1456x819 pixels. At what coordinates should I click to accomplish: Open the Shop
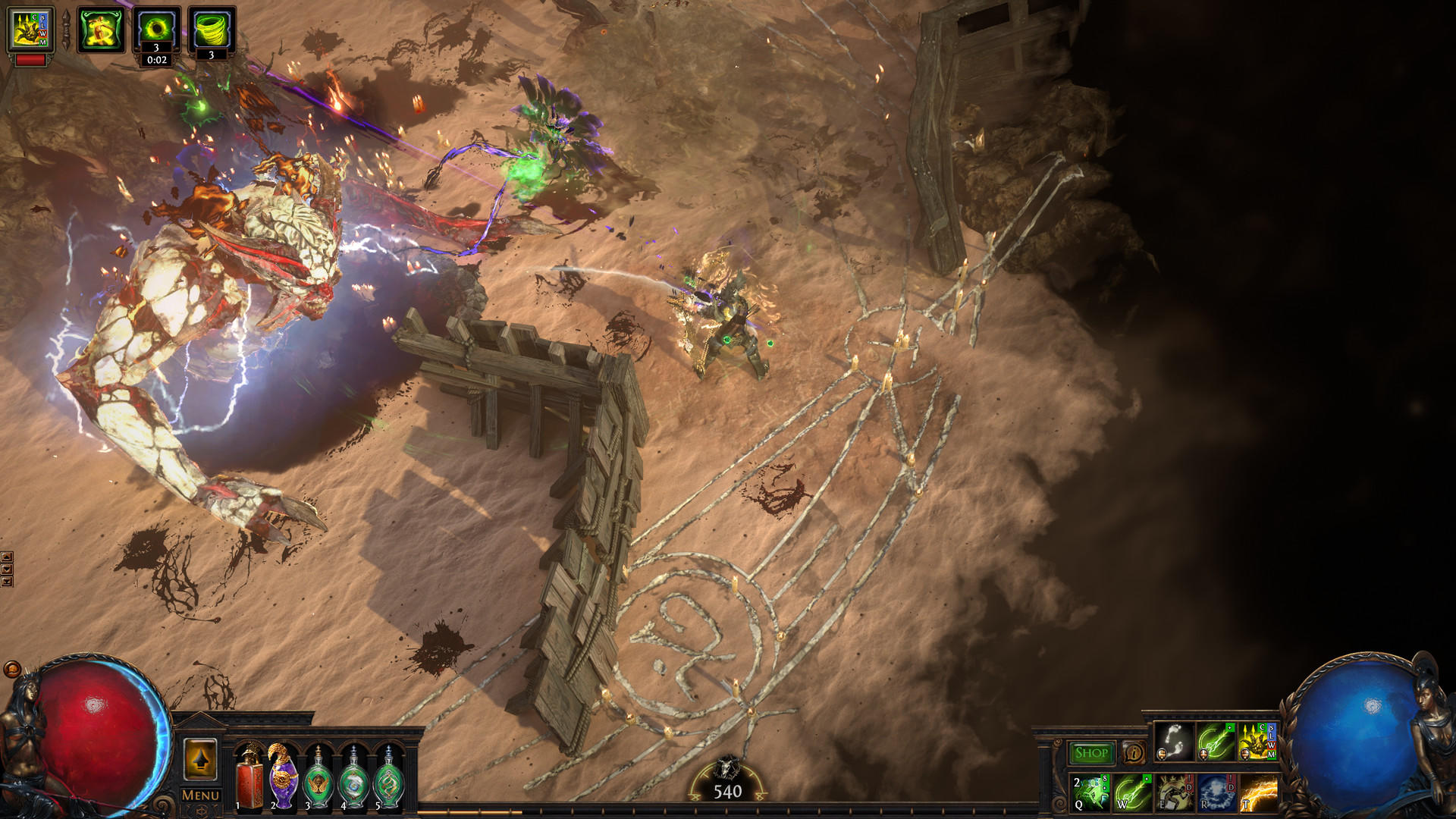pyautogui.click(x=1091, y=752)
